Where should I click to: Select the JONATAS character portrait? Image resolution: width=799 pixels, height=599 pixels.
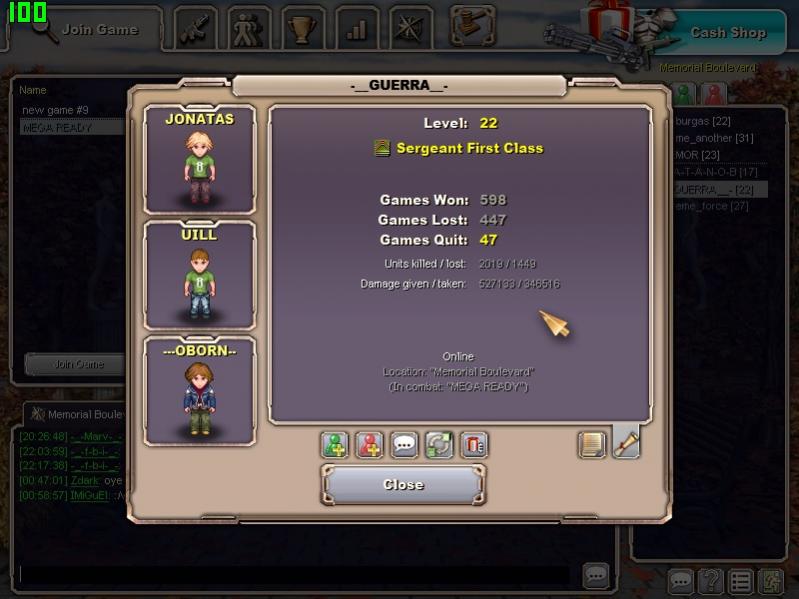click(x=200, y=160)
